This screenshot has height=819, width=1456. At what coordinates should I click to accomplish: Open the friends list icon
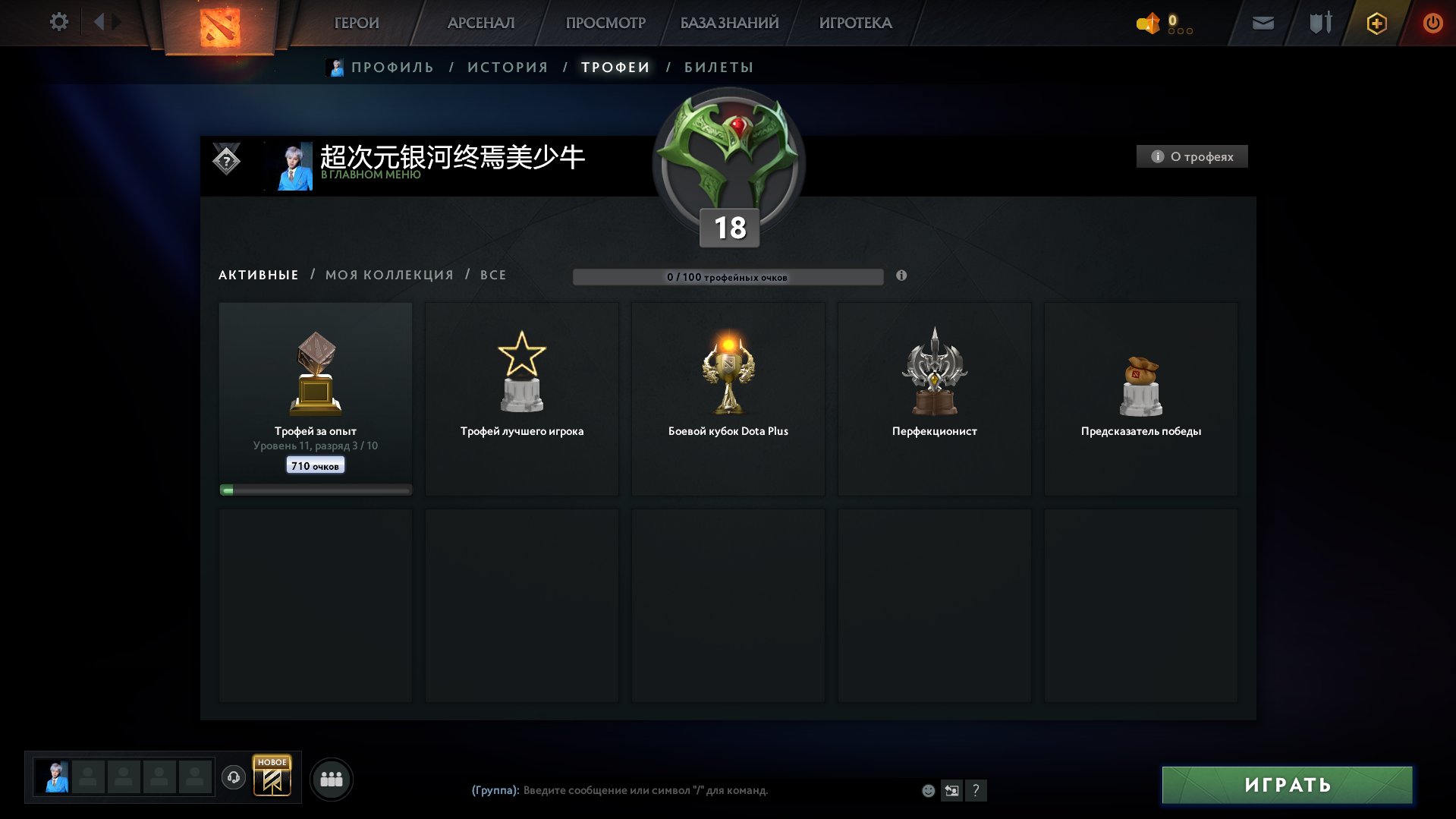coord(331,779)
